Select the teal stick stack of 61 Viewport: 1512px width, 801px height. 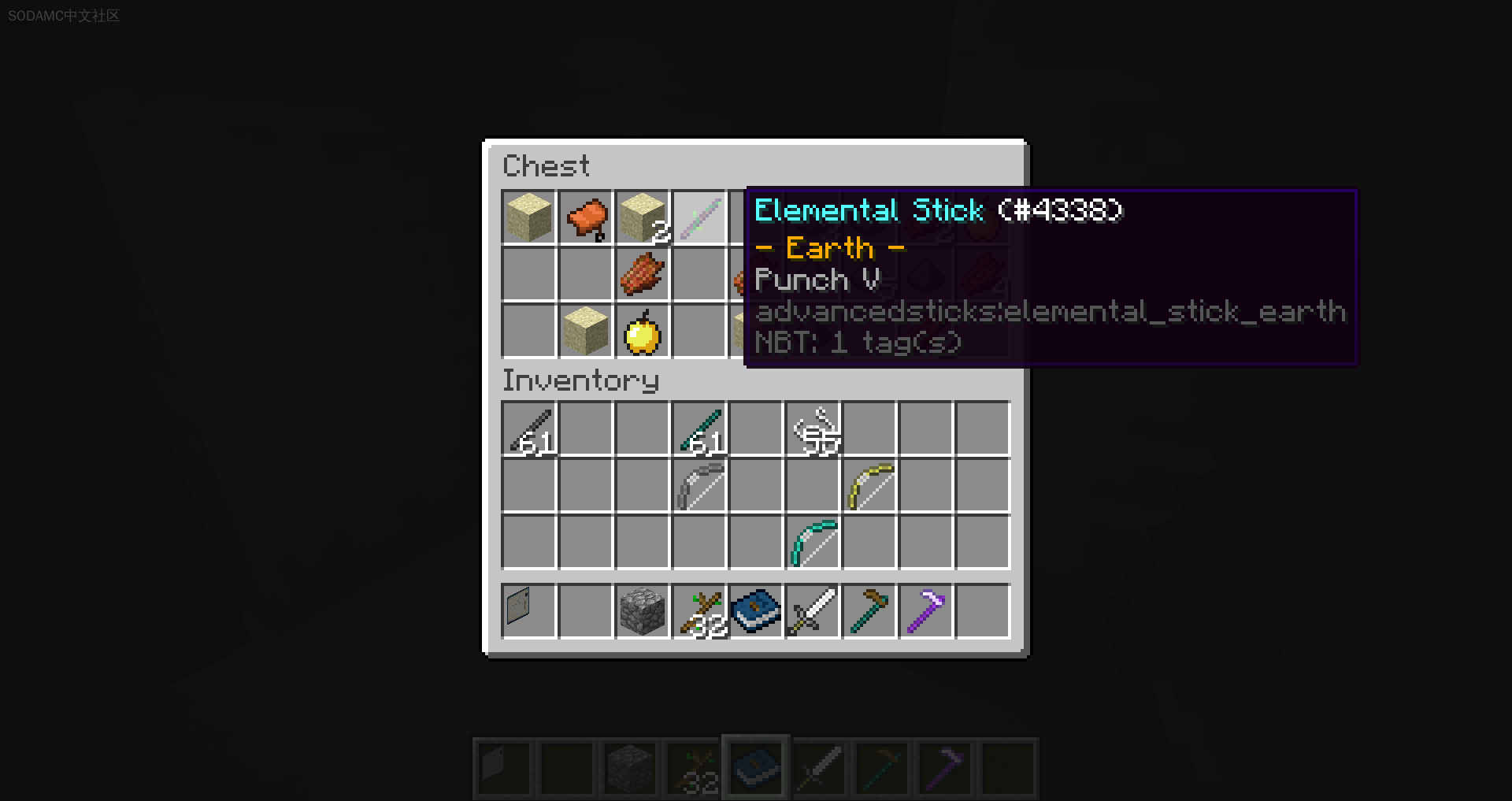point(699,430)
